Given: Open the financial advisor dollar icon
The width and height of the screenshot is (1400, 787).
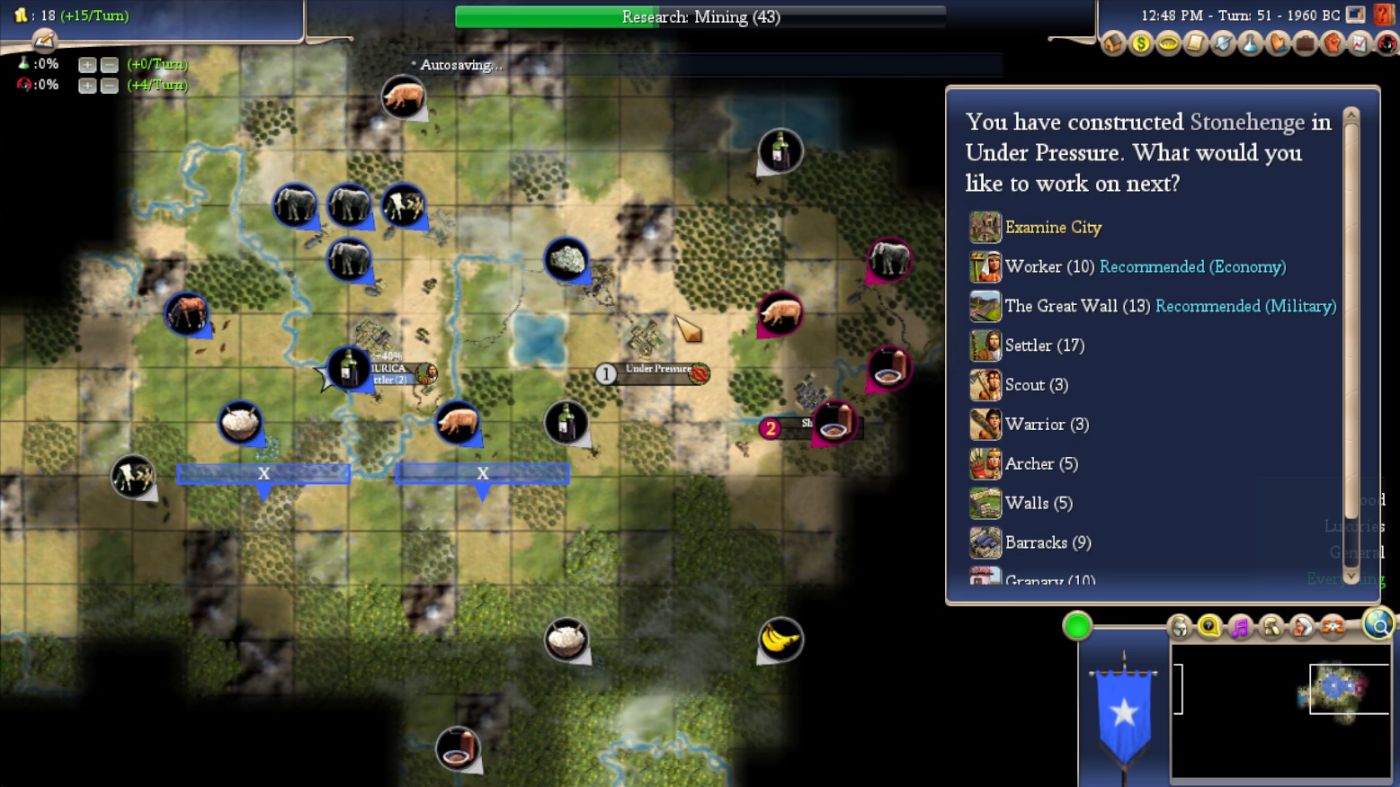Looking at the screenshot, I should coord(1140,44).
